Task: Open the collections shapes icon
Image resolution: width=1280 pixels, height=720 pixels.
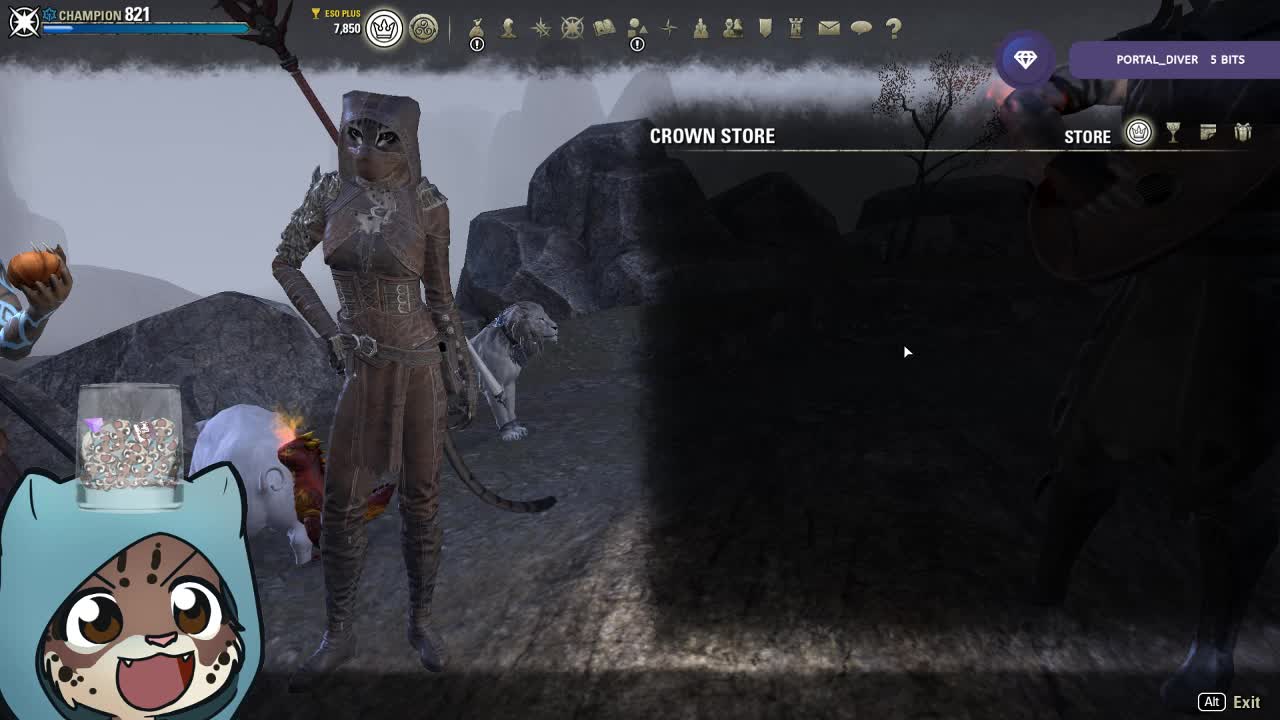Action: [x=637, y=28]
